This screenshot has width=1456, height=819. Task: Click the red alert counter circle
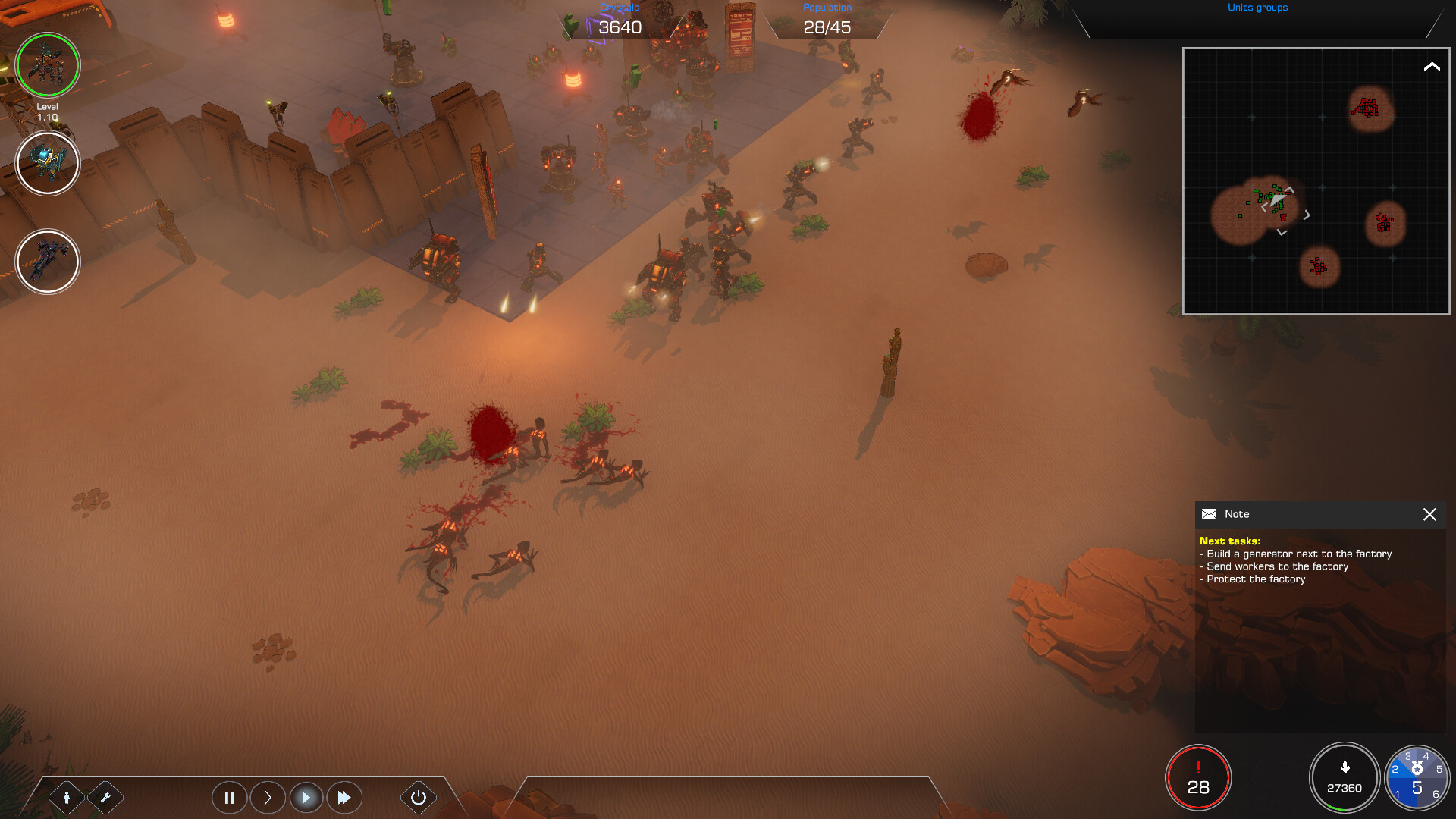[x=1198, y=778]
